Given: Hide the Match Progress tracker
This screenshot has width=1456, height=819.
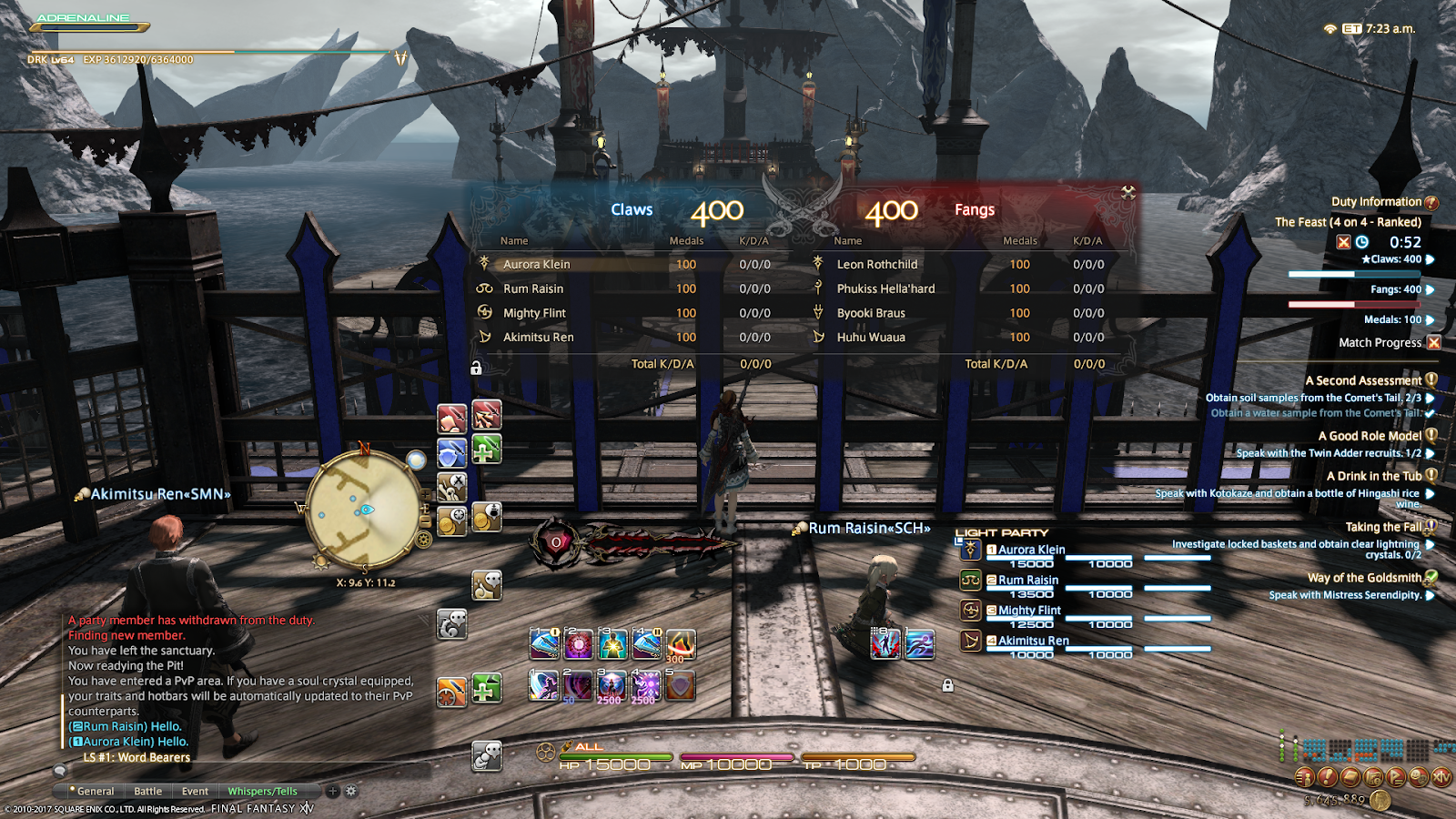Looking at the screenshot, I should point(1434,343).
